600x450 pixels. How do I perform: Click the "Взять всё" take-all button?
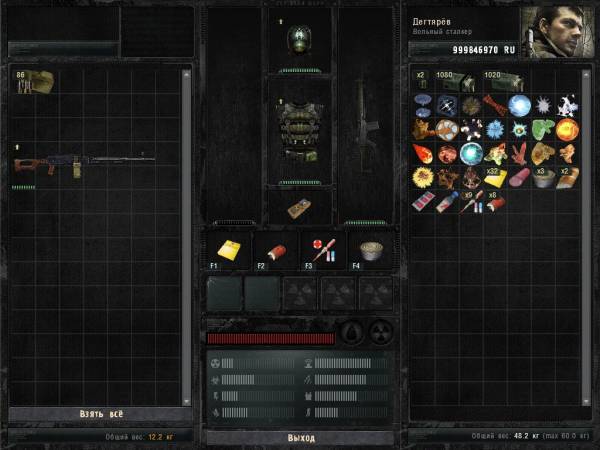(100, 413)
